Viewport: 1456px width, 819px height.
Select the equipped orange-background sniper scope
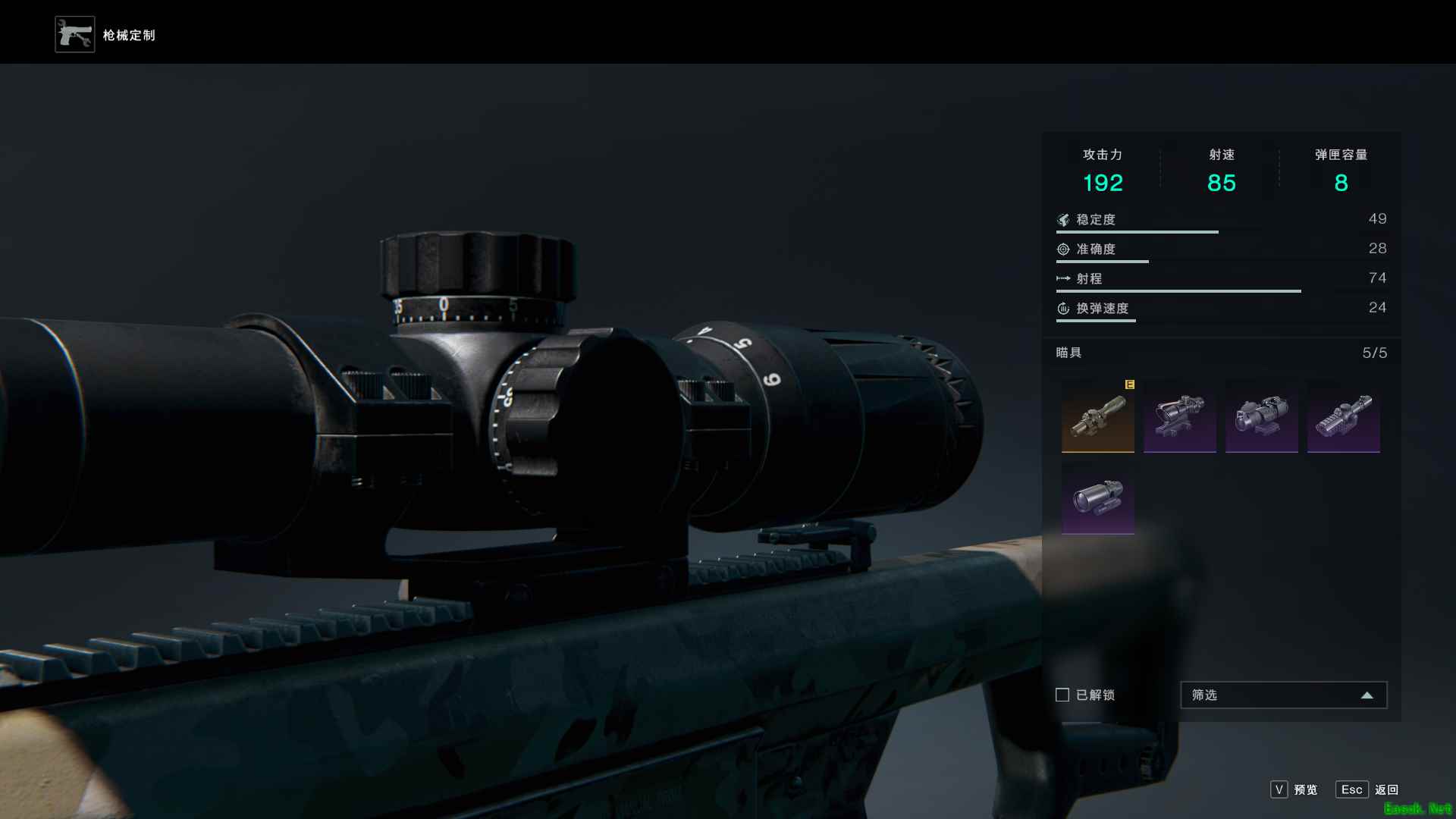(1097, 416)
